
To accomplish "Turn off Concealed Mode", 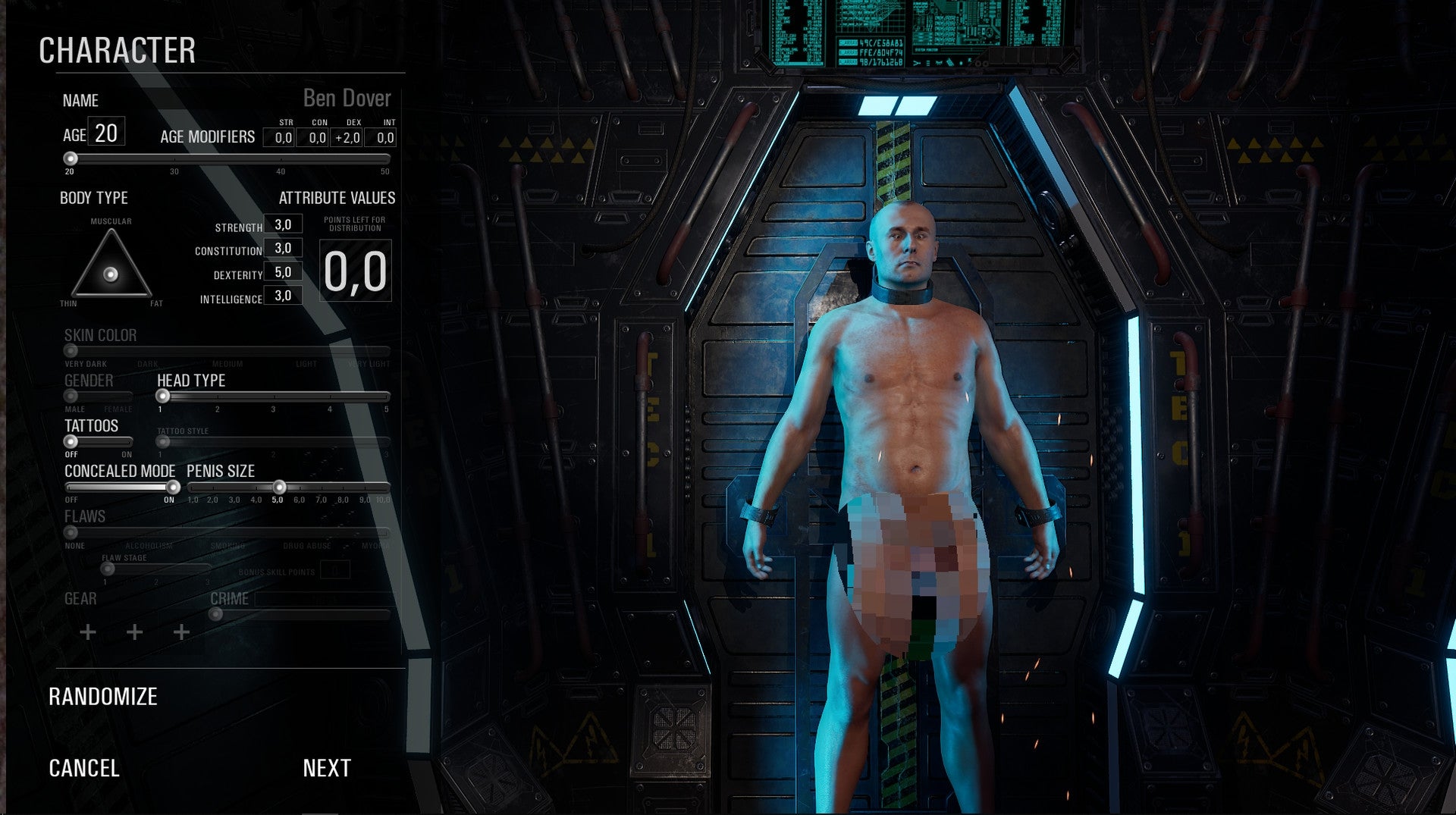I will (72, 487).
